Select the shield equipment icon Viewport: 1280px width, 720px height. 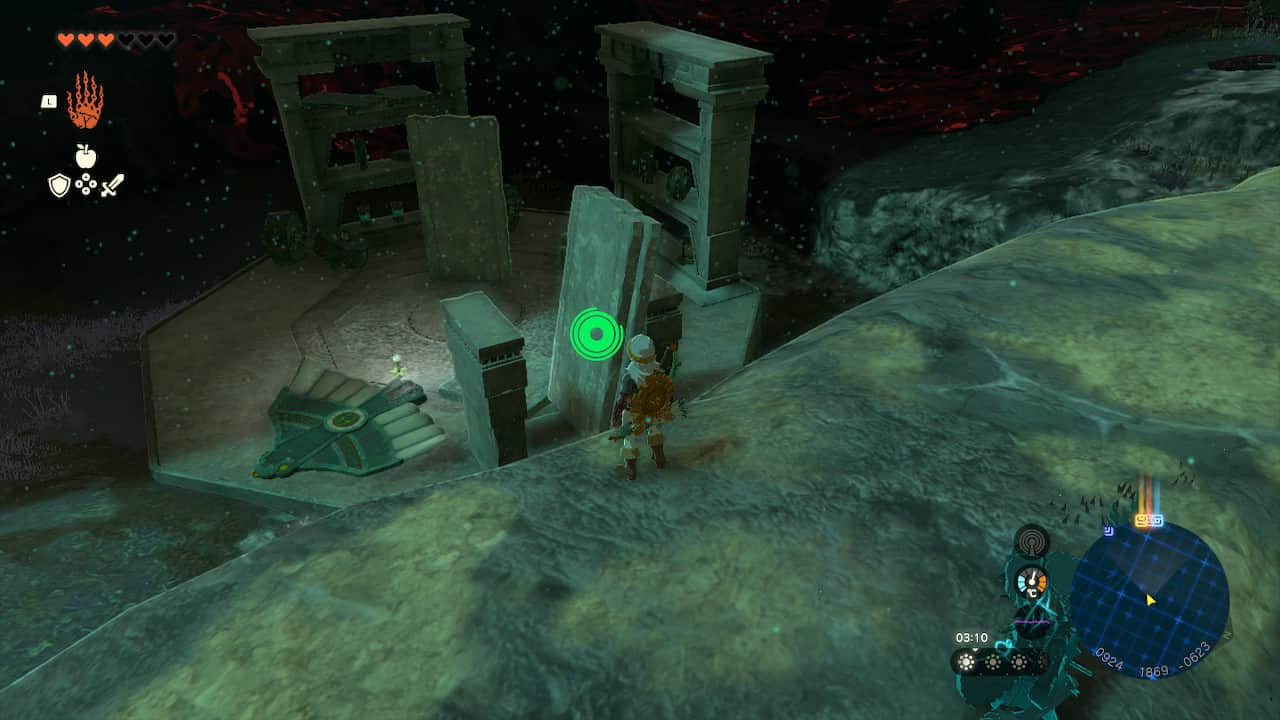58,185
